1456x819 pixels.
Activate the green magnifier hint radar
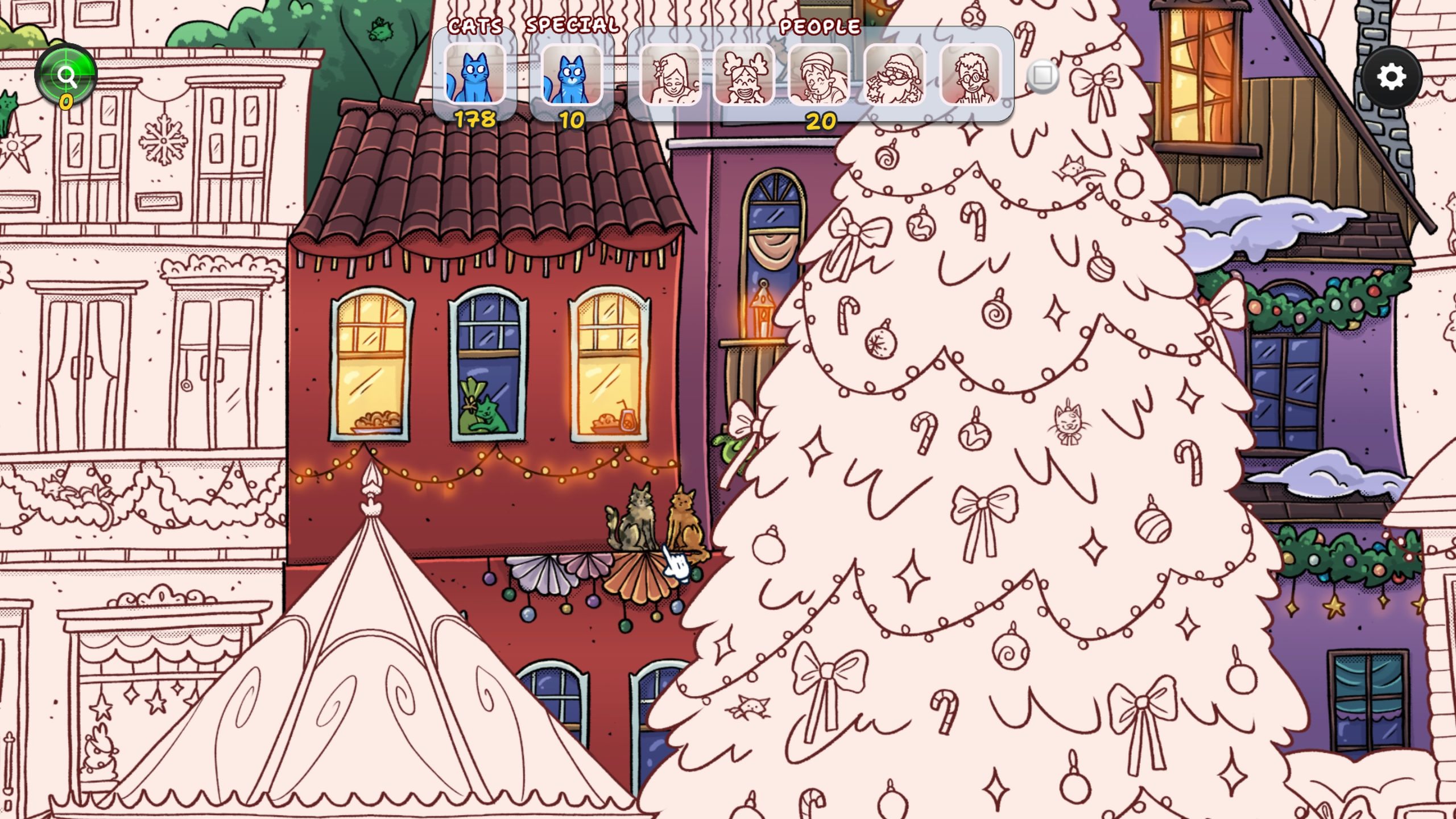click(66, 75)
